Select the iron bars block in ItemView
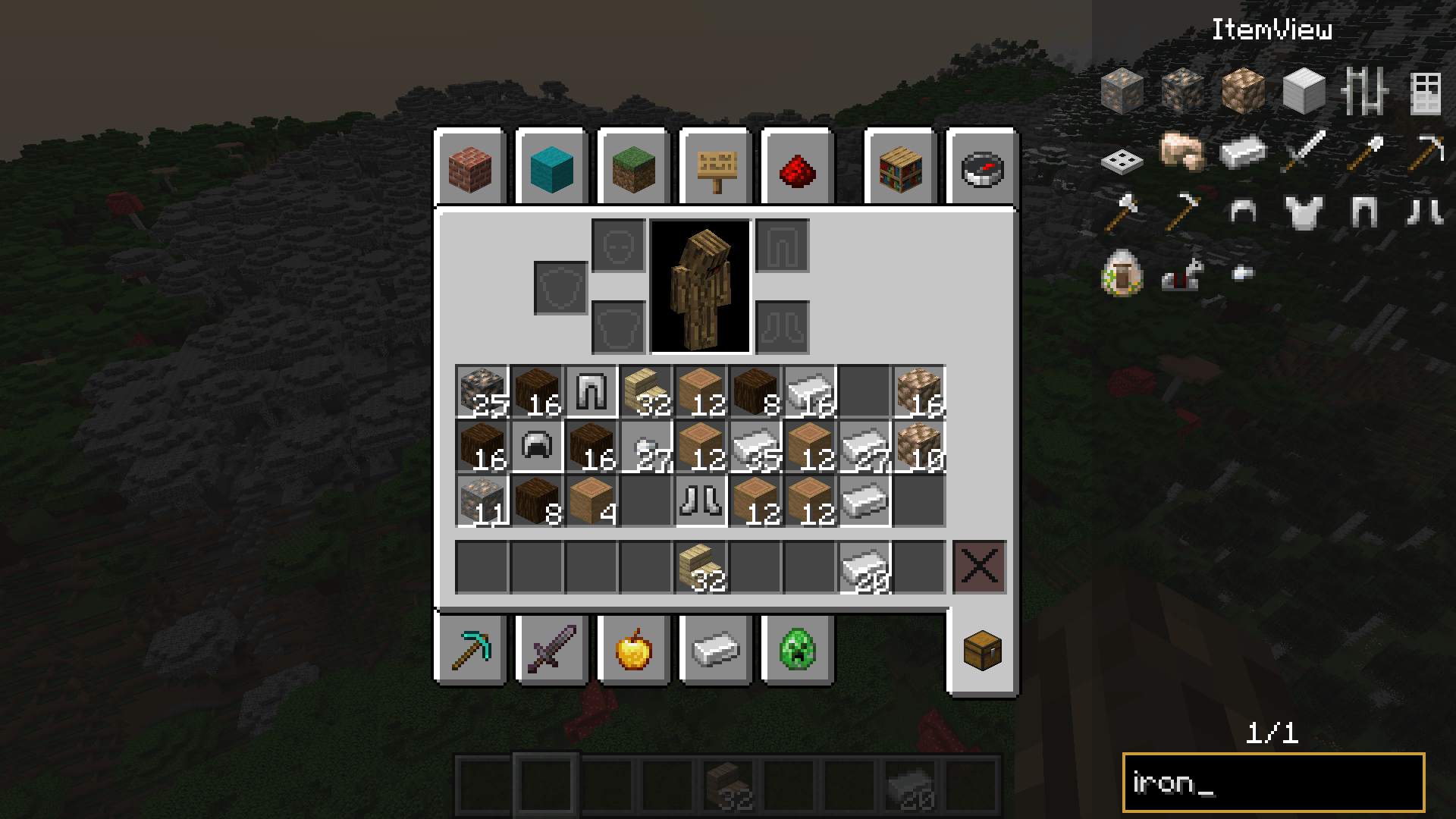 click(x=1363, y=91)
